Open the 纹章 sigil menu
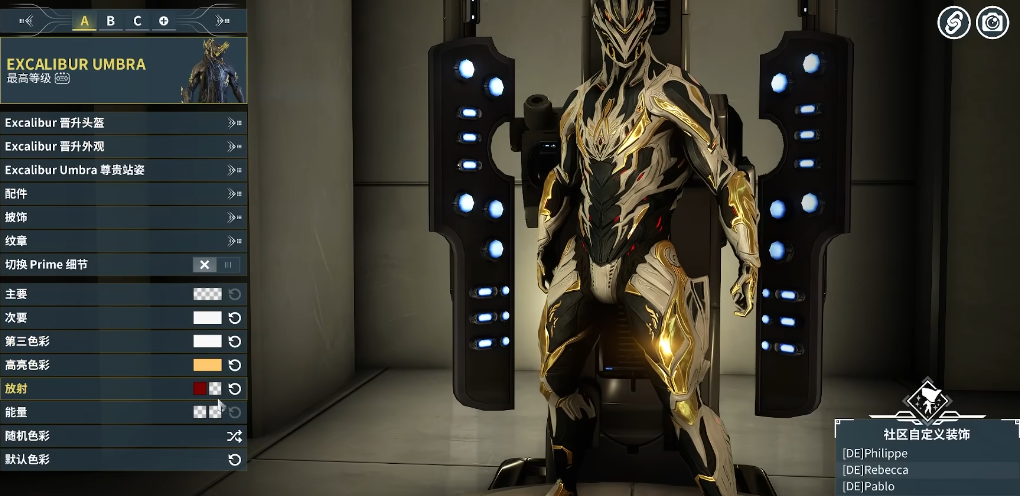 (123, 240)
